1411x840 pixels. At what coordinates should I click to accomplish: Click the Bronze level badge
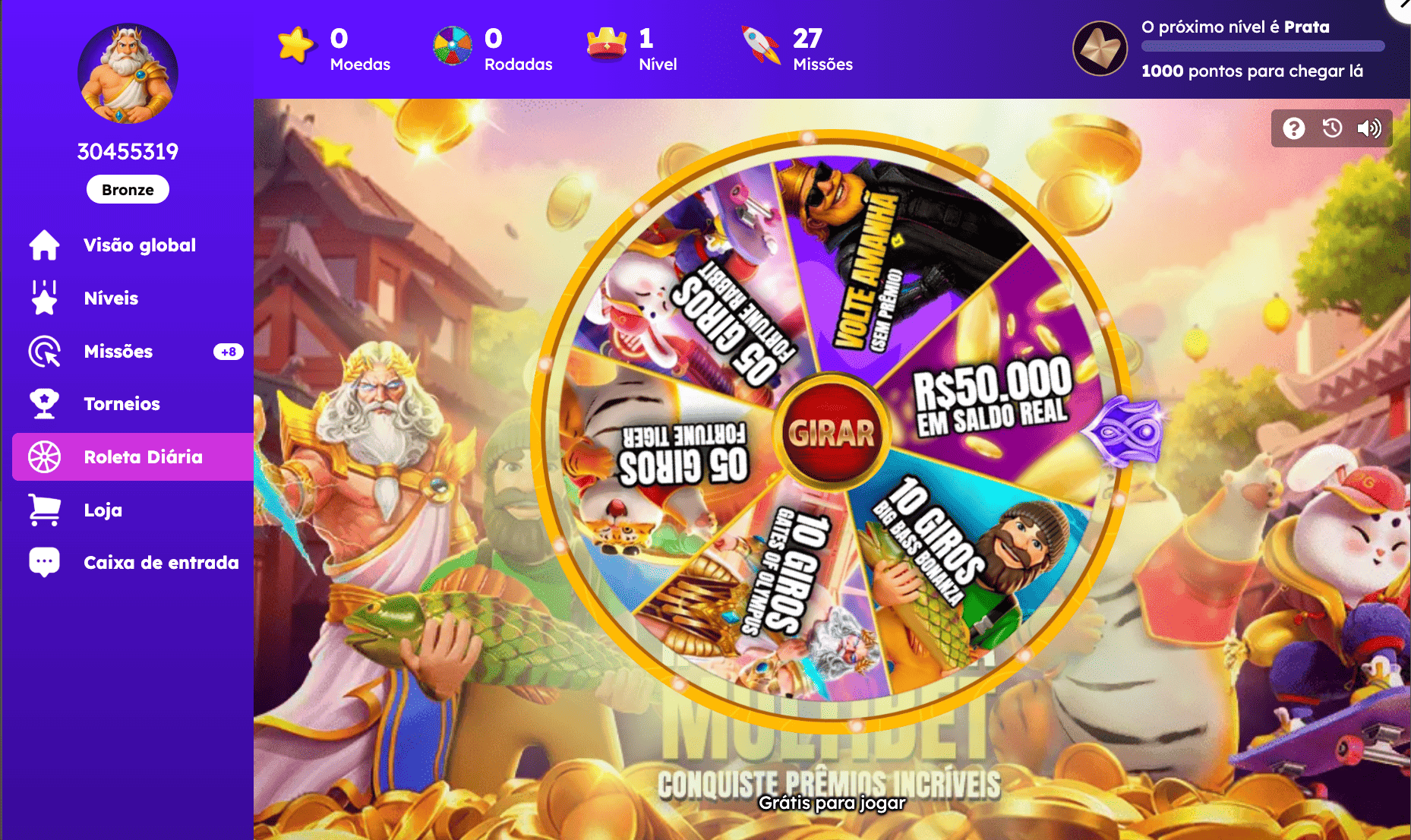click(x=127, y=189)
